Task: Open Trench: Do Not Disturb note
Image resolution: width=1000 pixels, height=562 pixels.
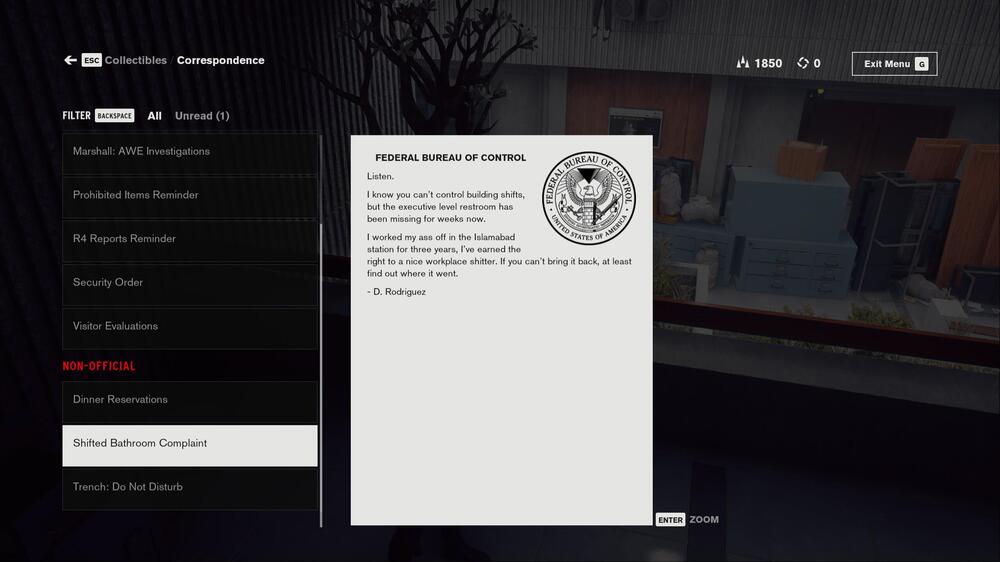Action: pos(190,487)
